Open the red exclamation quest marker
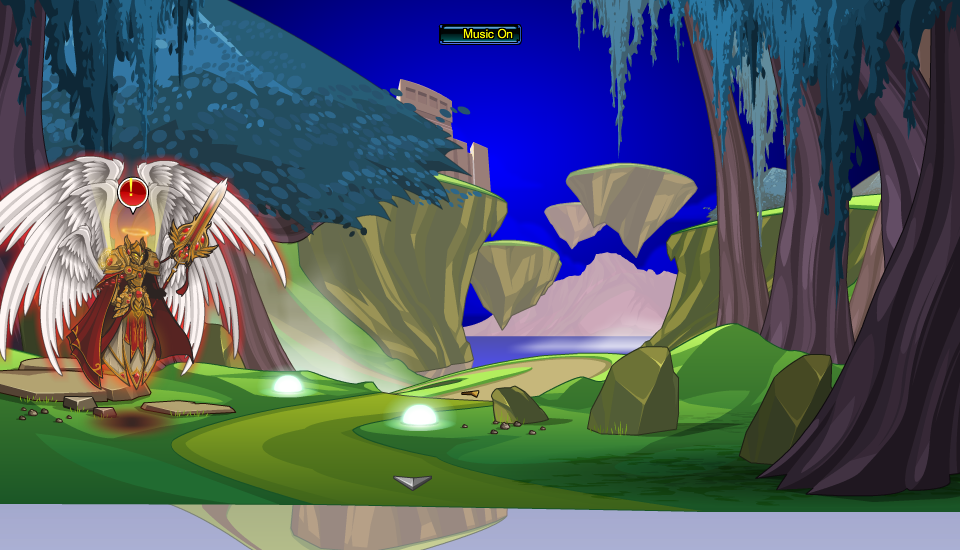The width and height of the screenshot is (960, 550). (x=132, y=192)
